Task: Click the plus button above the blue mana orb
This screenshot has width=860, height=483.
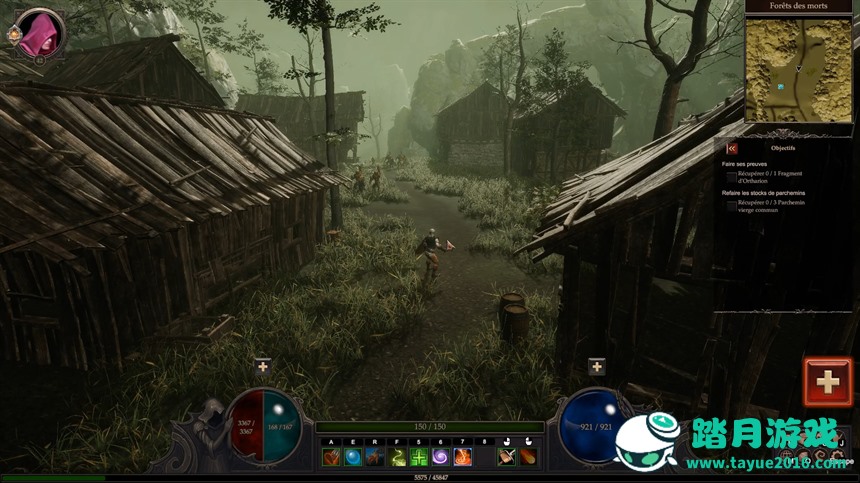Action: click(x=597, y=367)
